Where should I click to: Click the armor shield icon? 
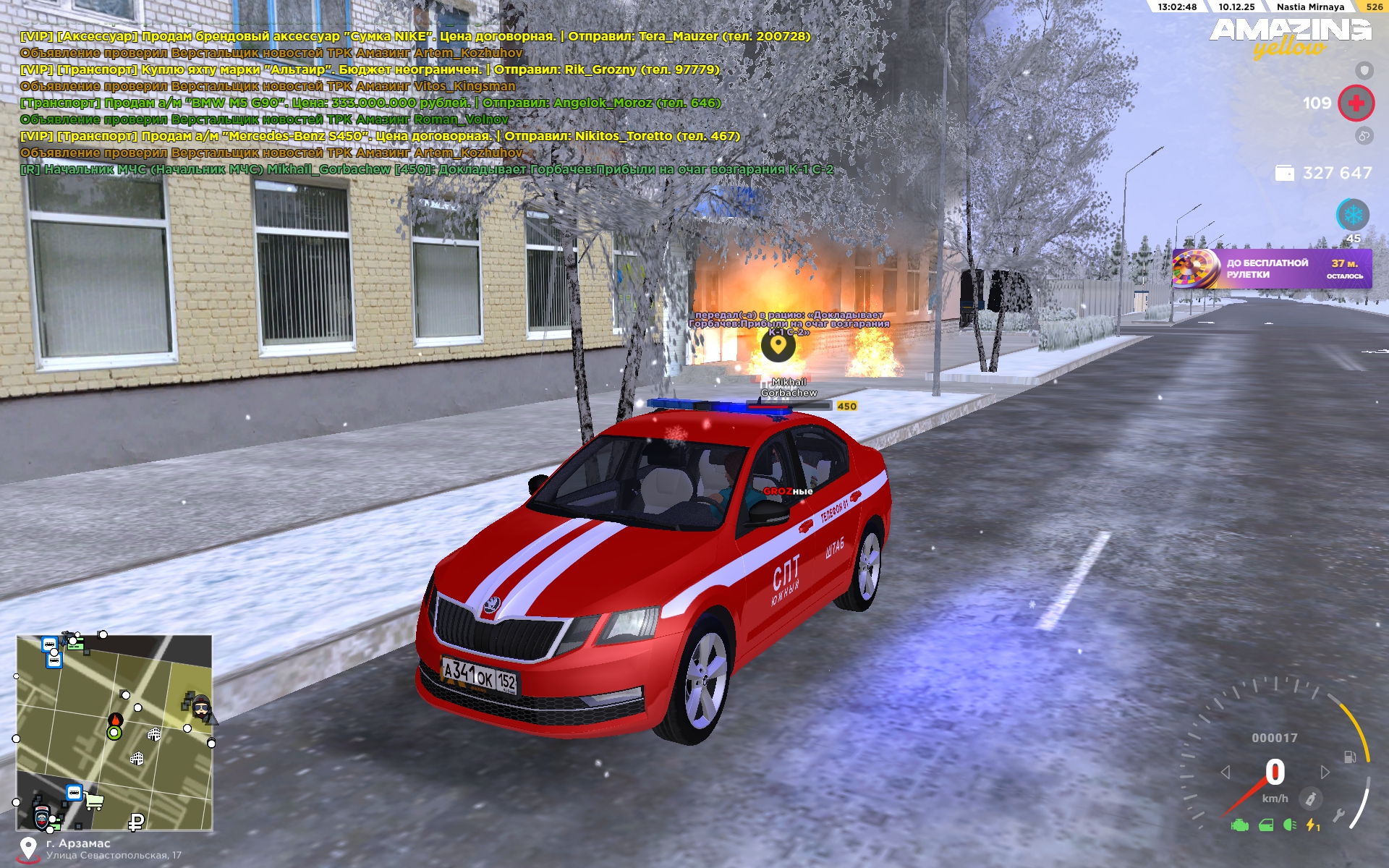click(x=1364, y=70)
